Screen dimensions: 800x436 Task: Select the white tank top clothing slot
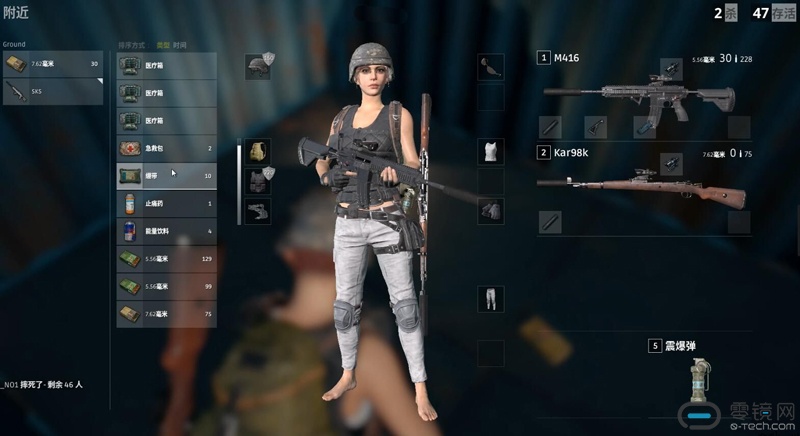[x=490, y=152]
